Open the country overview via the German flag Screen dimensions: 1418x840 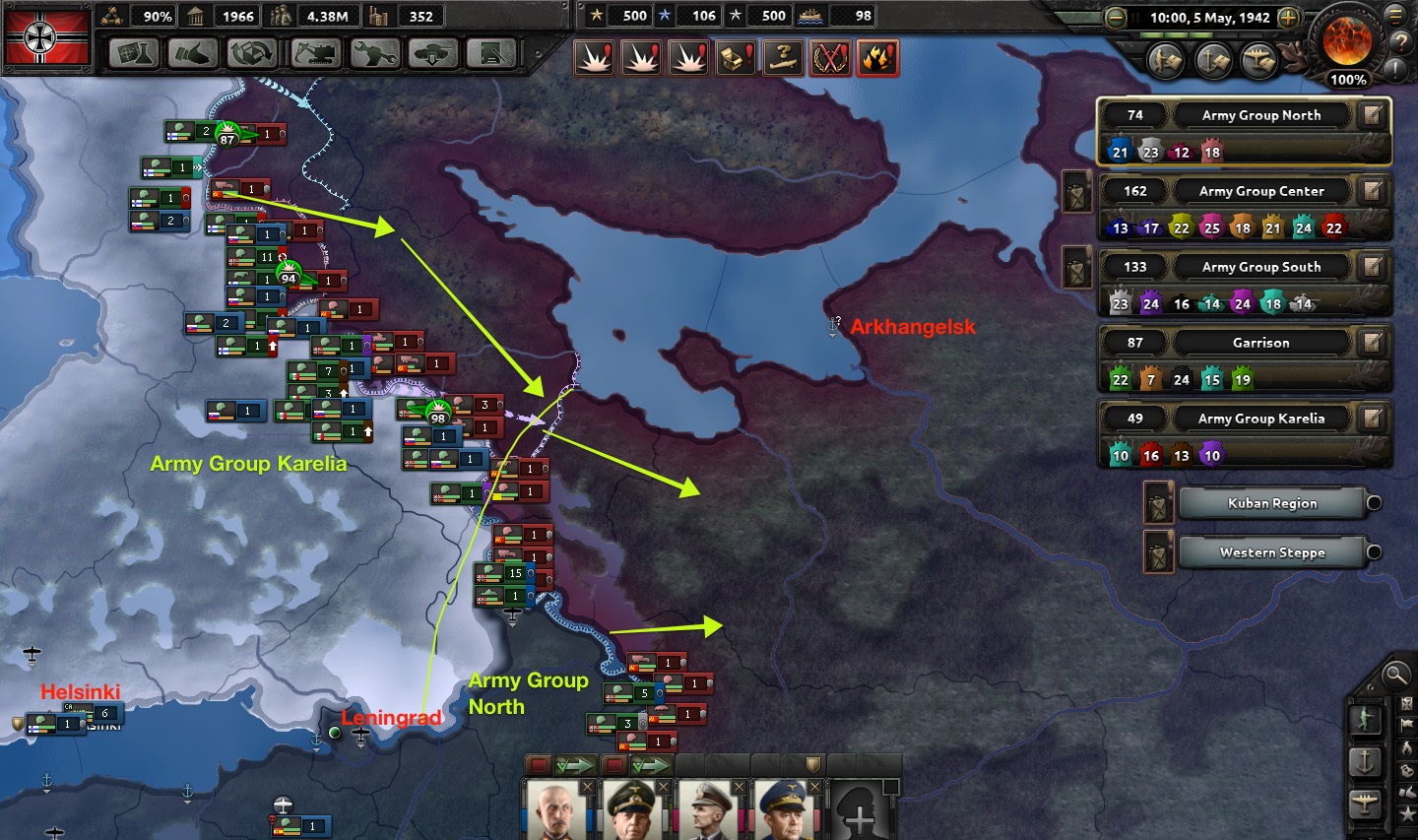tap(47, 37)
